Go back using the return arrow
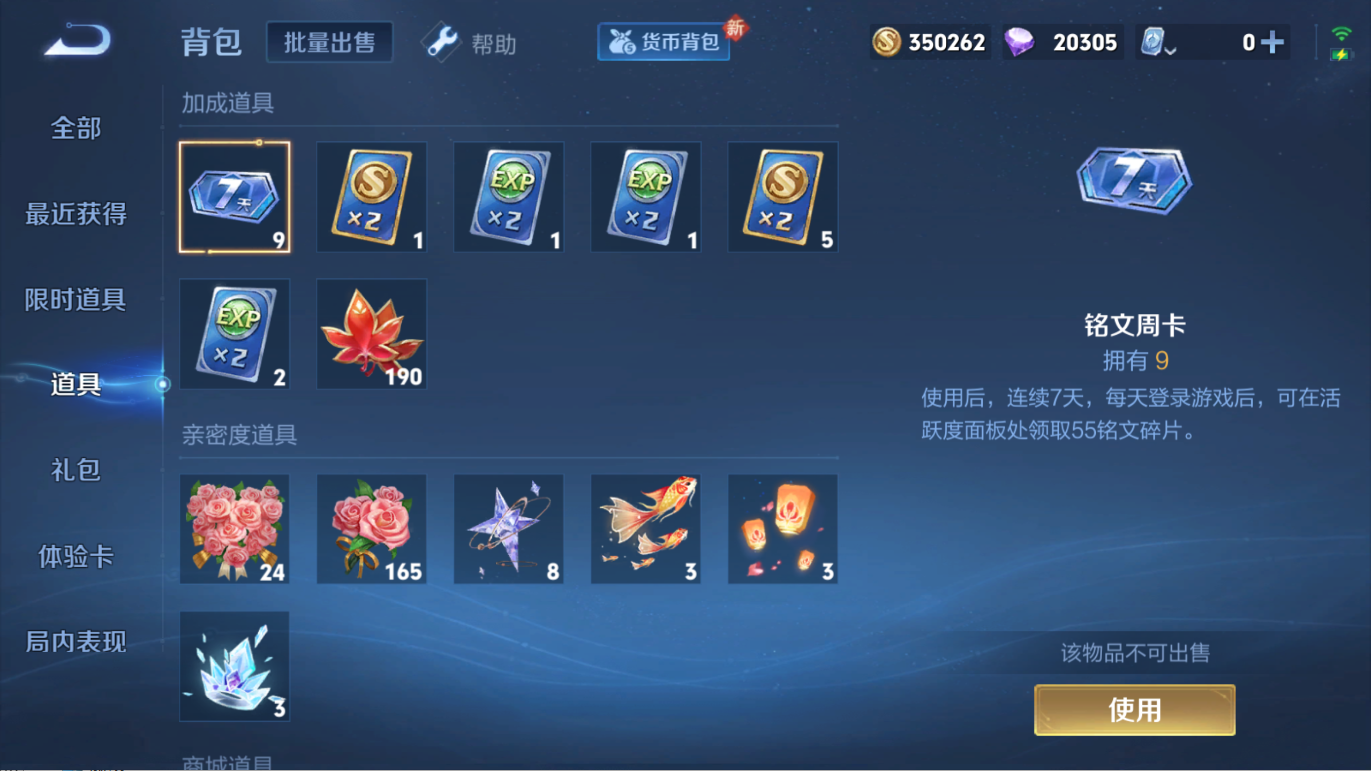Viewport: 1371px width, 771px height. pyautogui.click(x=76, y=41)
